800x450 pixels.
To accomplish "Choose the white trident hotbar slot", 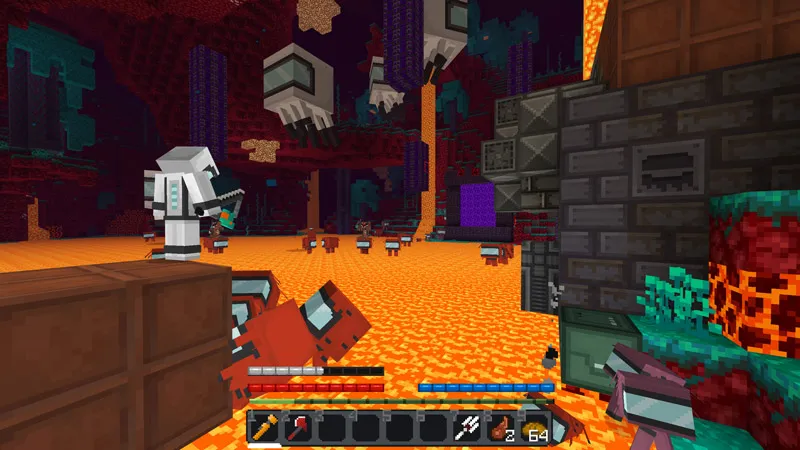I will [x=467, y=427].
